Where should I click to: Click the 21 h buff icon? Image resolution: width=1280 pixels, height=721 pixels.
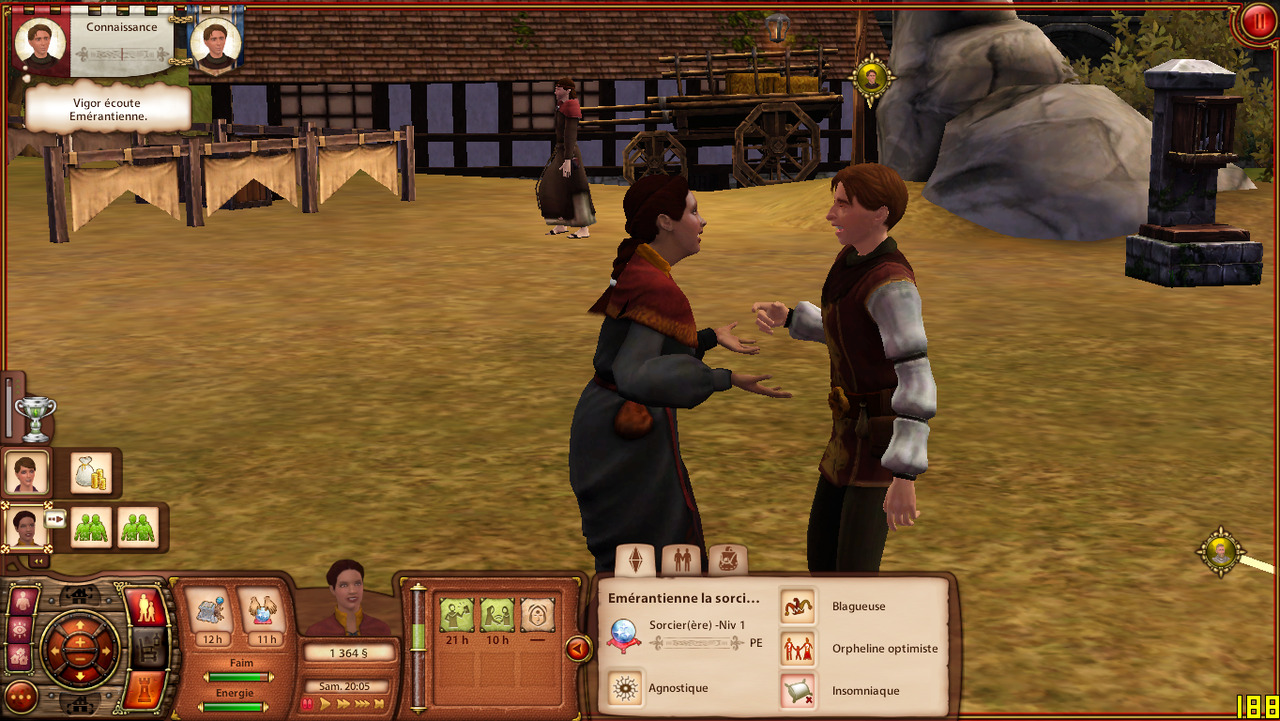pos(457,615)
